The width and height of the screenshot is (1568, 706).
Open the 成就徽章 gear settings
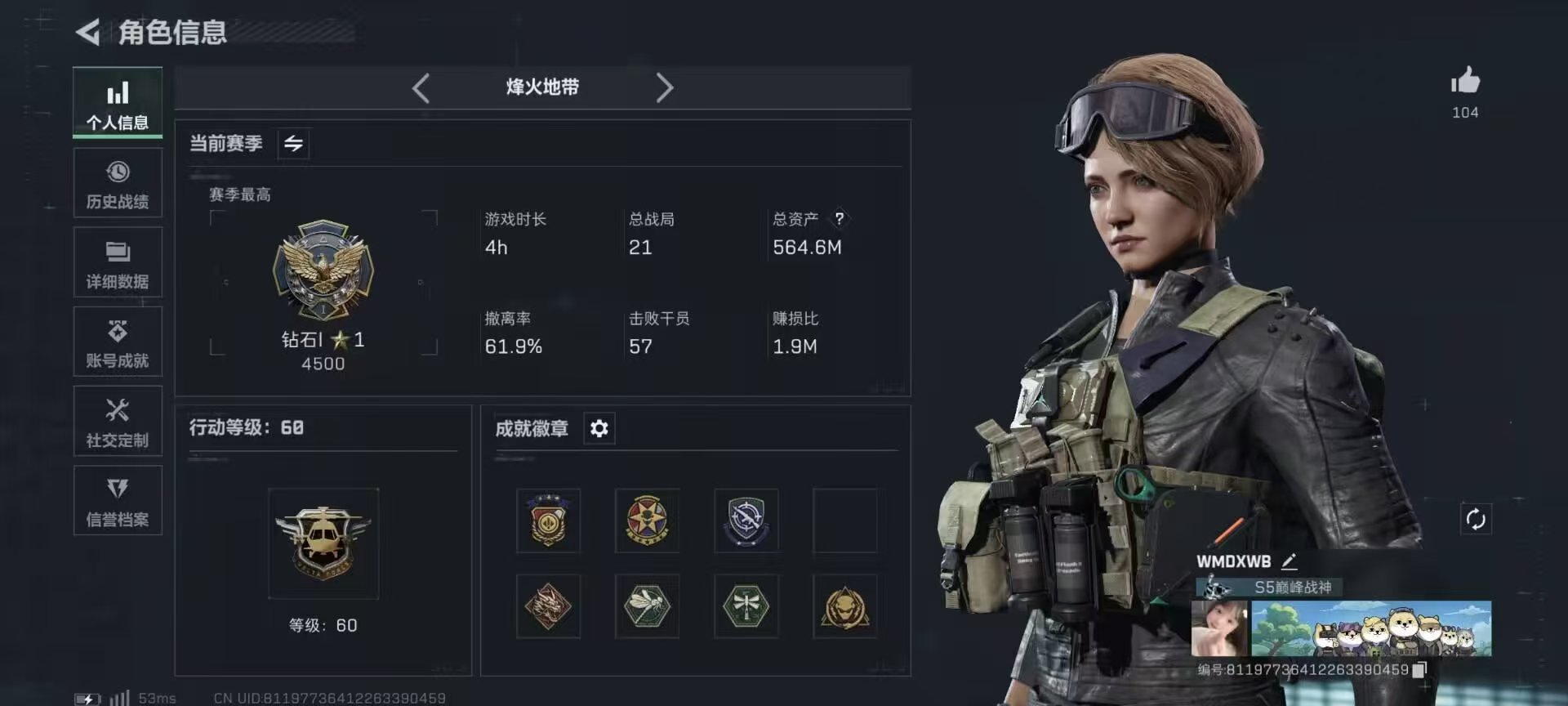click(599, 428)
